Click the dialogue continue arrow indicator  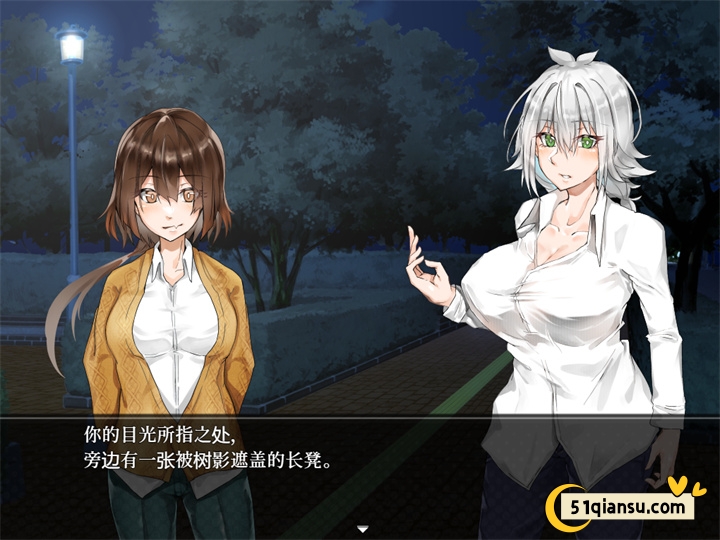363,527
